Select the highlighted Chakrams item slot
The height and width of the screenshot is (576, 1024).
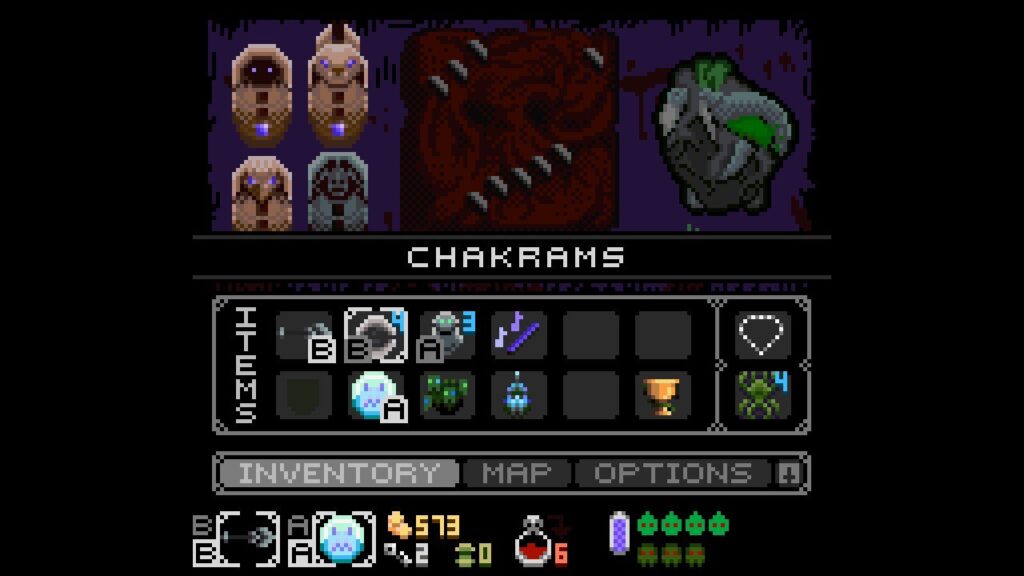(x=375, y=334)
